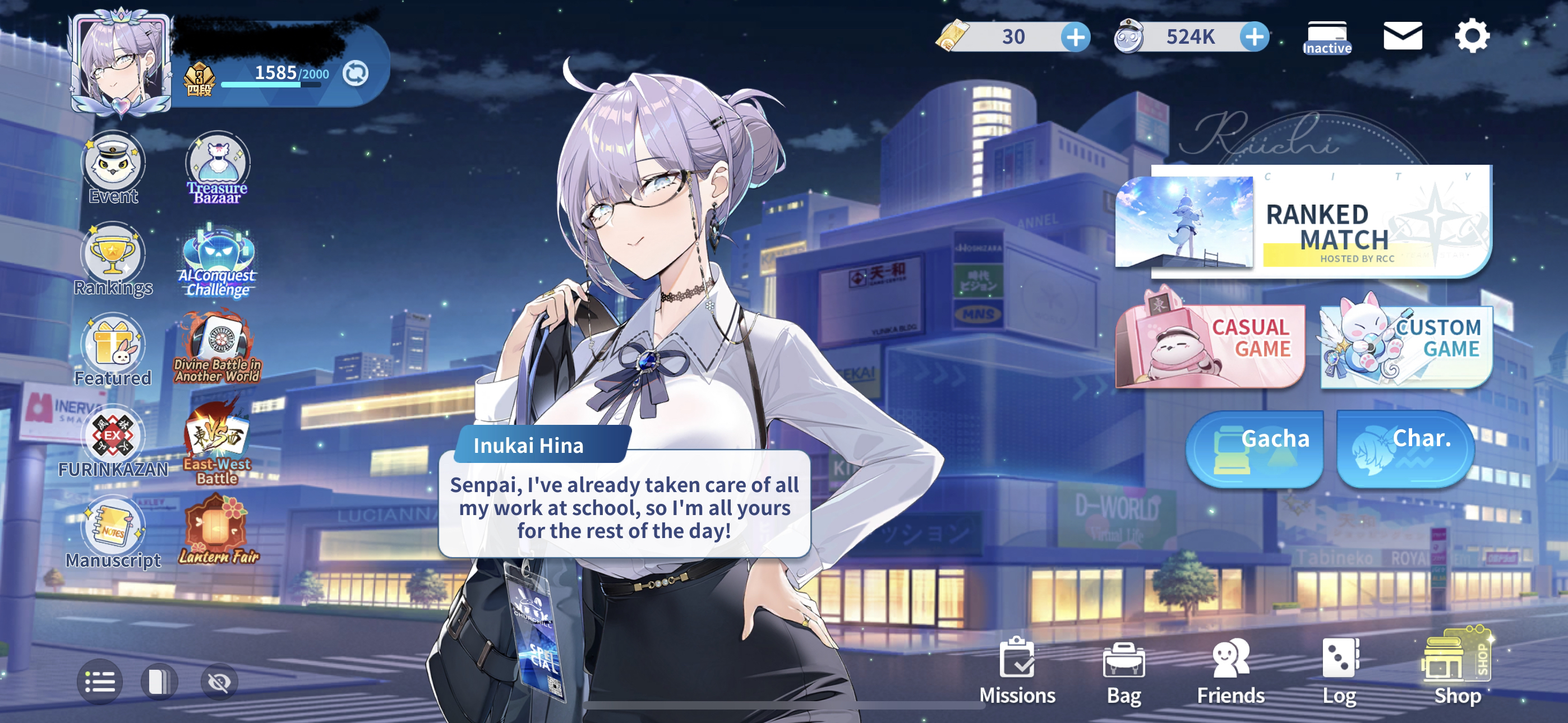Open the gear settings menu
Image resolution: width=1568 pixels, height=723 pixels.
click(1472, 36)
